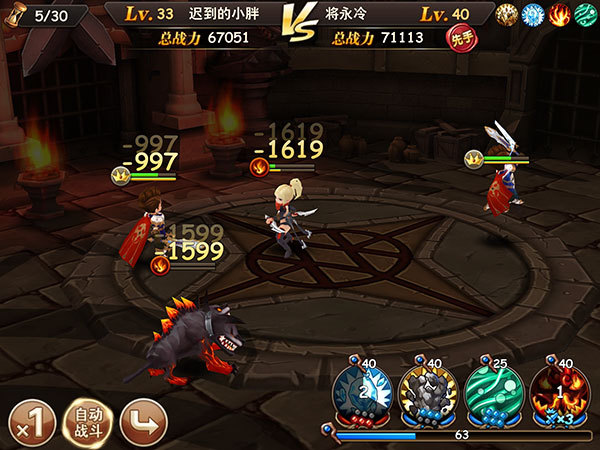Use the green wind swirl skill
The height and width of the screenshot is (450, 600).
click(490, 396)
